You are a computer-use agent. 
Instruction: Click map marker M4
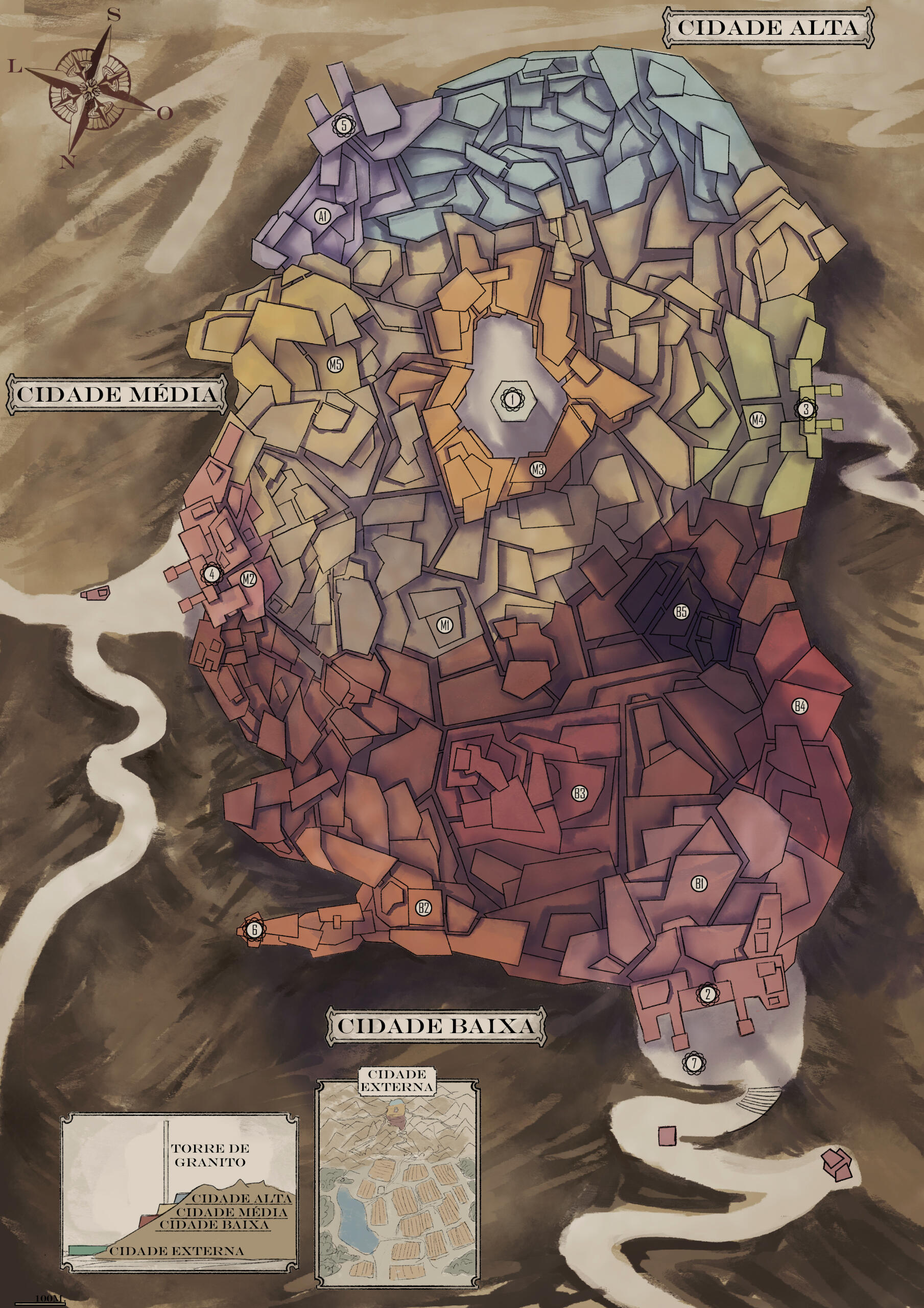(757, 420)
